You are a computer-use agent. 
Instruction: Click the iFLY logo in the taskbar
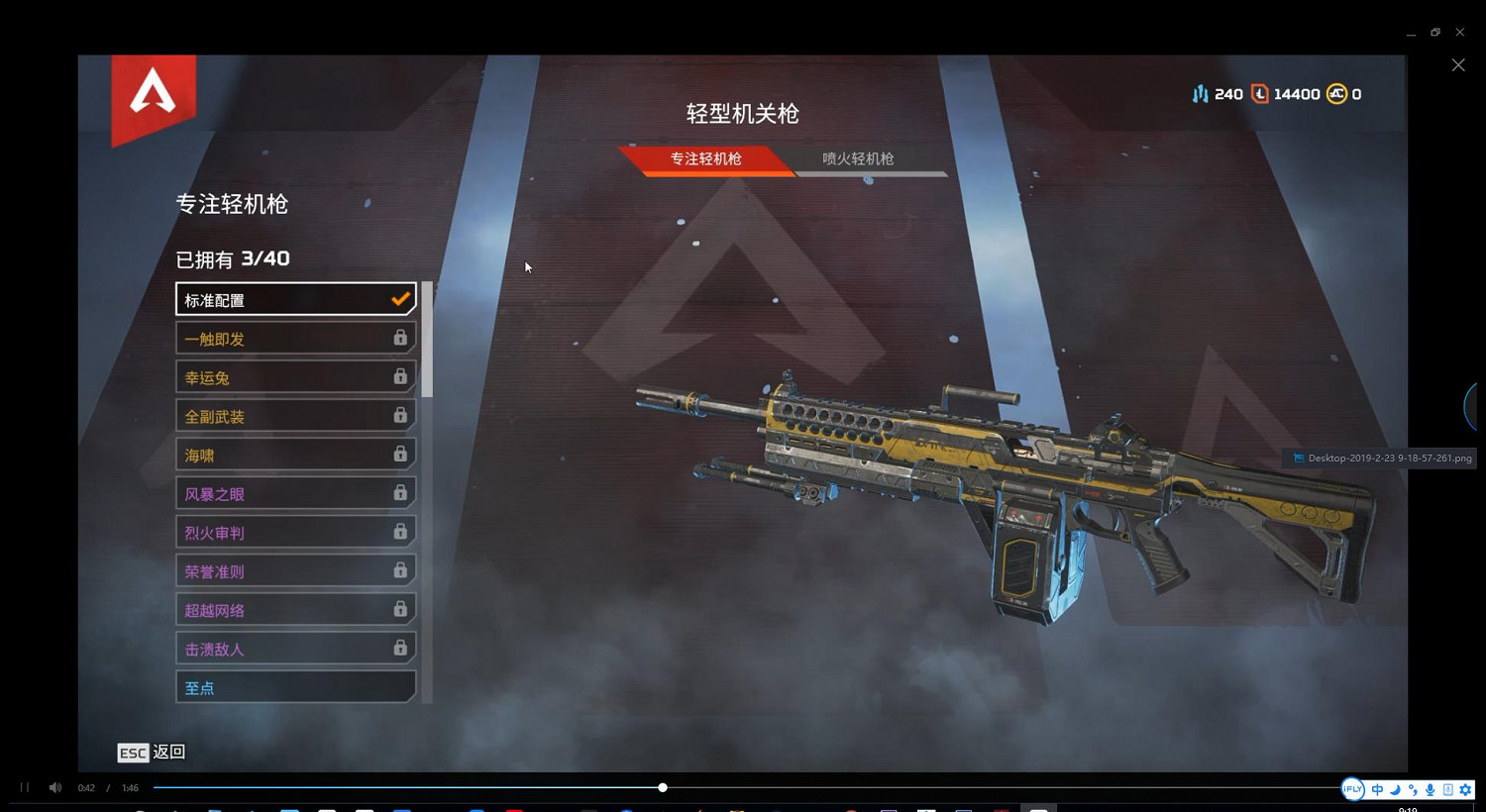tap(1352, 789)
